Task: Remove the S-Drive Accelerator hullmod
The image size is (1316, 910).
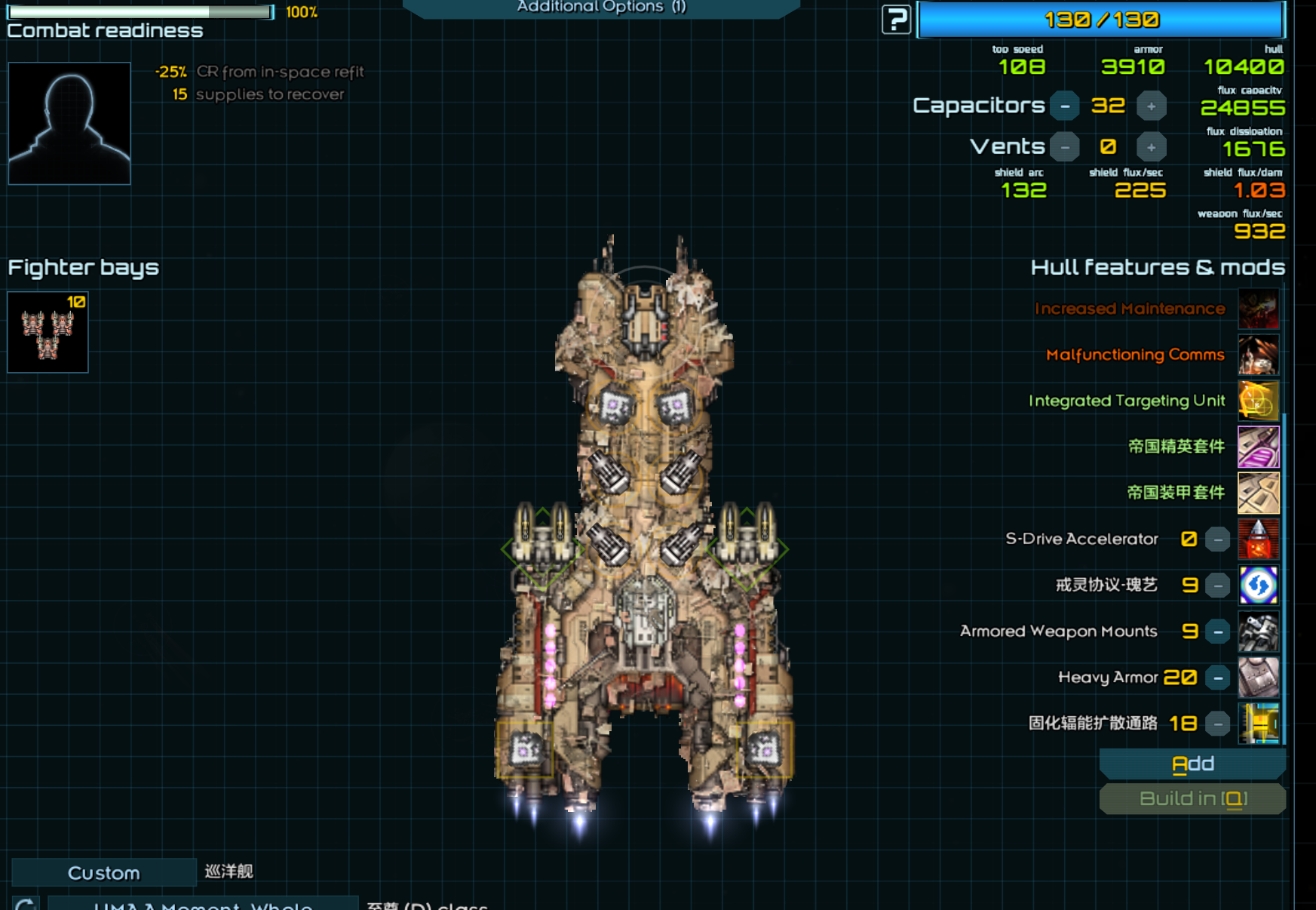Action: click(1217, 540)
